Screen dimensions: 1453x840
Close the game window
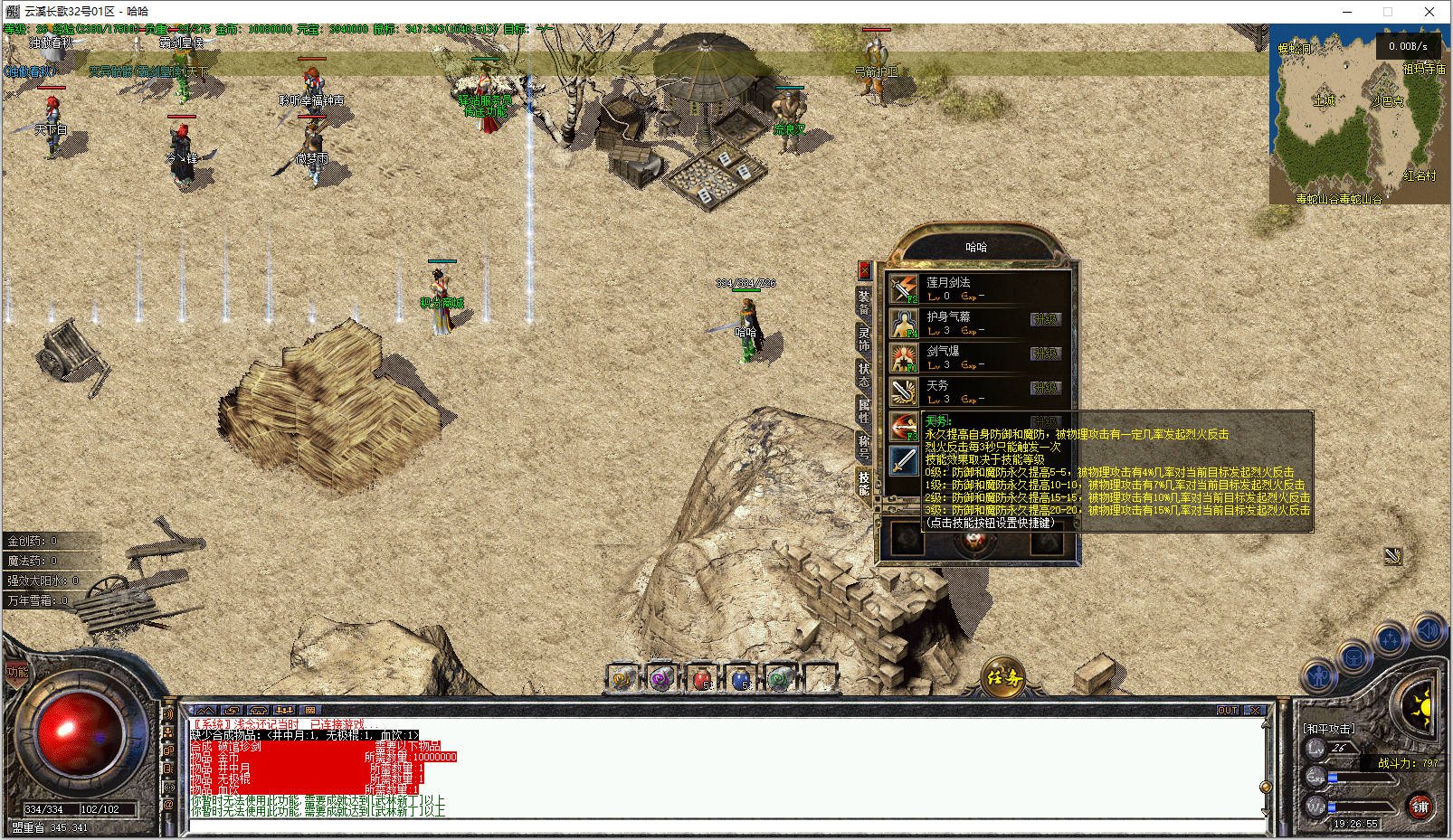[x=1429, y=12]
